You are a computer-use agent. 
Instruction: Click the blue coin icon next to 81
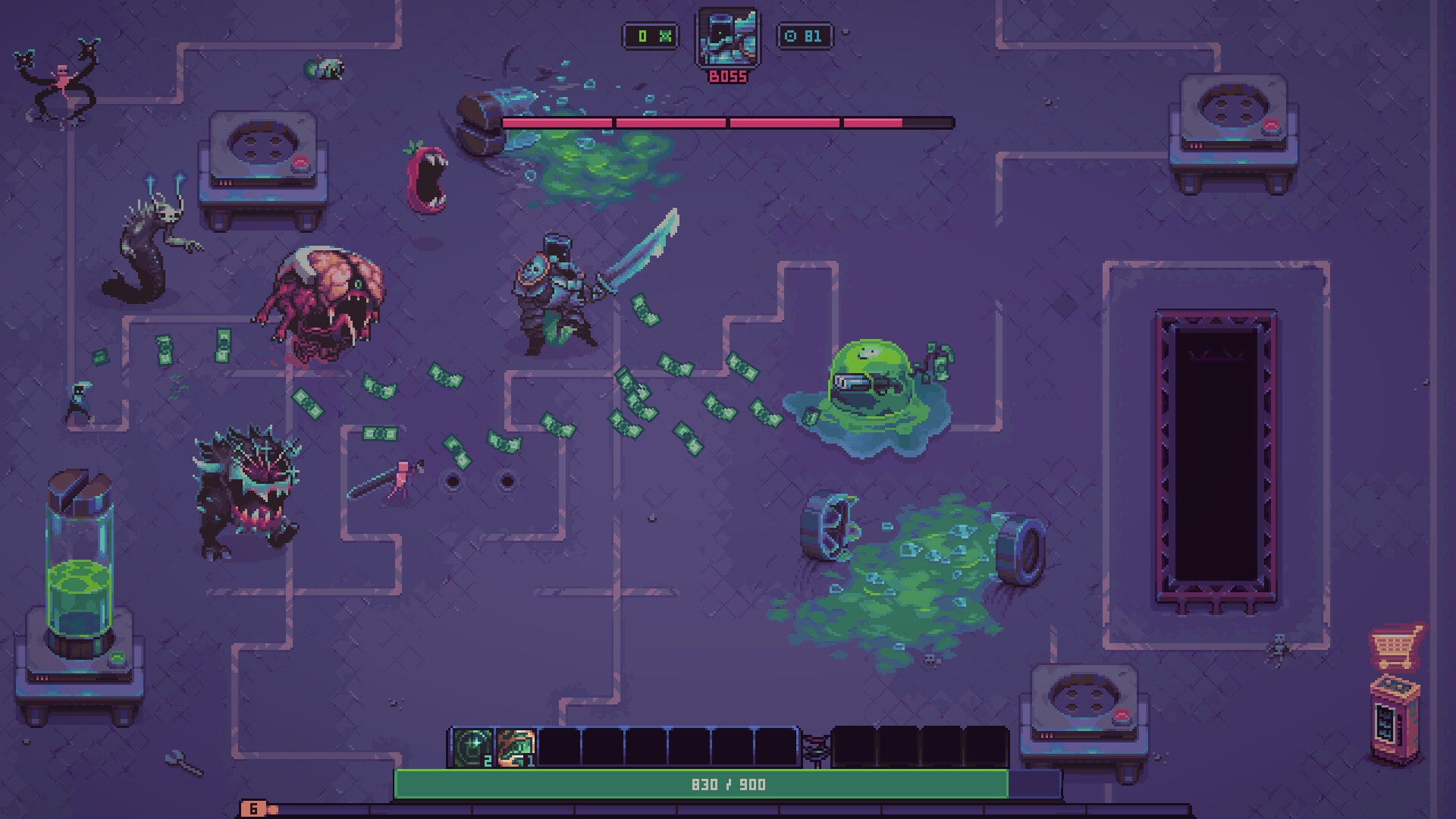(790, 36)
